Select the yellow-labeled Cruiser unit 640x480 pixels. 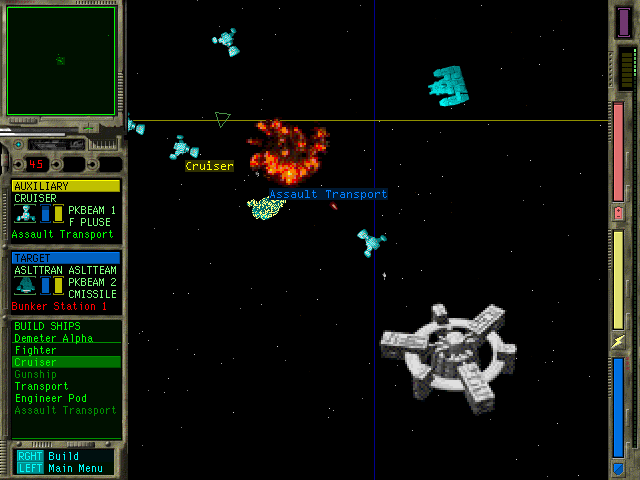pyautogui.click(x=183, y=149)
